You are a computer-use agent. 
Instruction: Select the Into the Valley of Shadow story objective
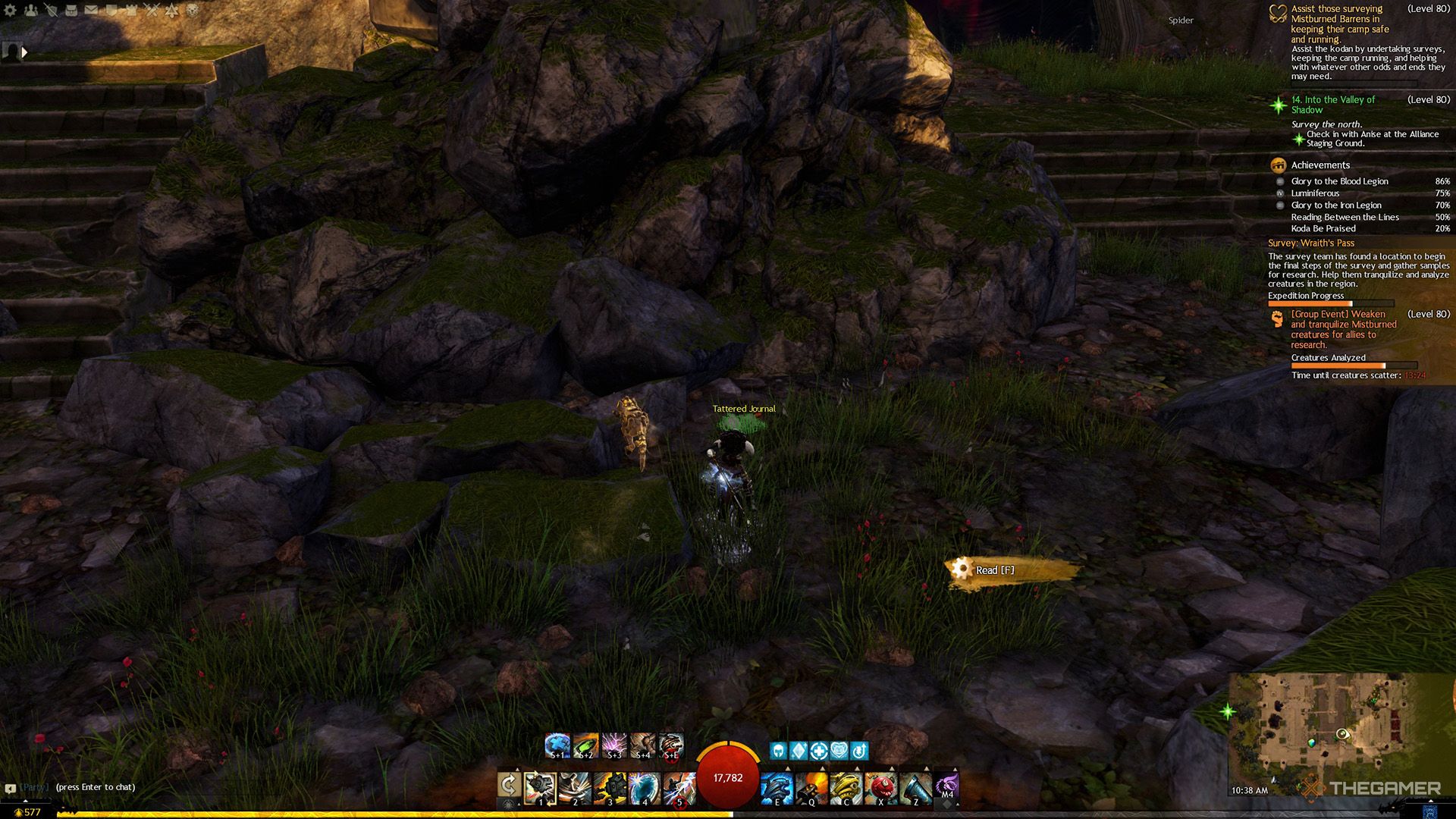pos(1332,105)
